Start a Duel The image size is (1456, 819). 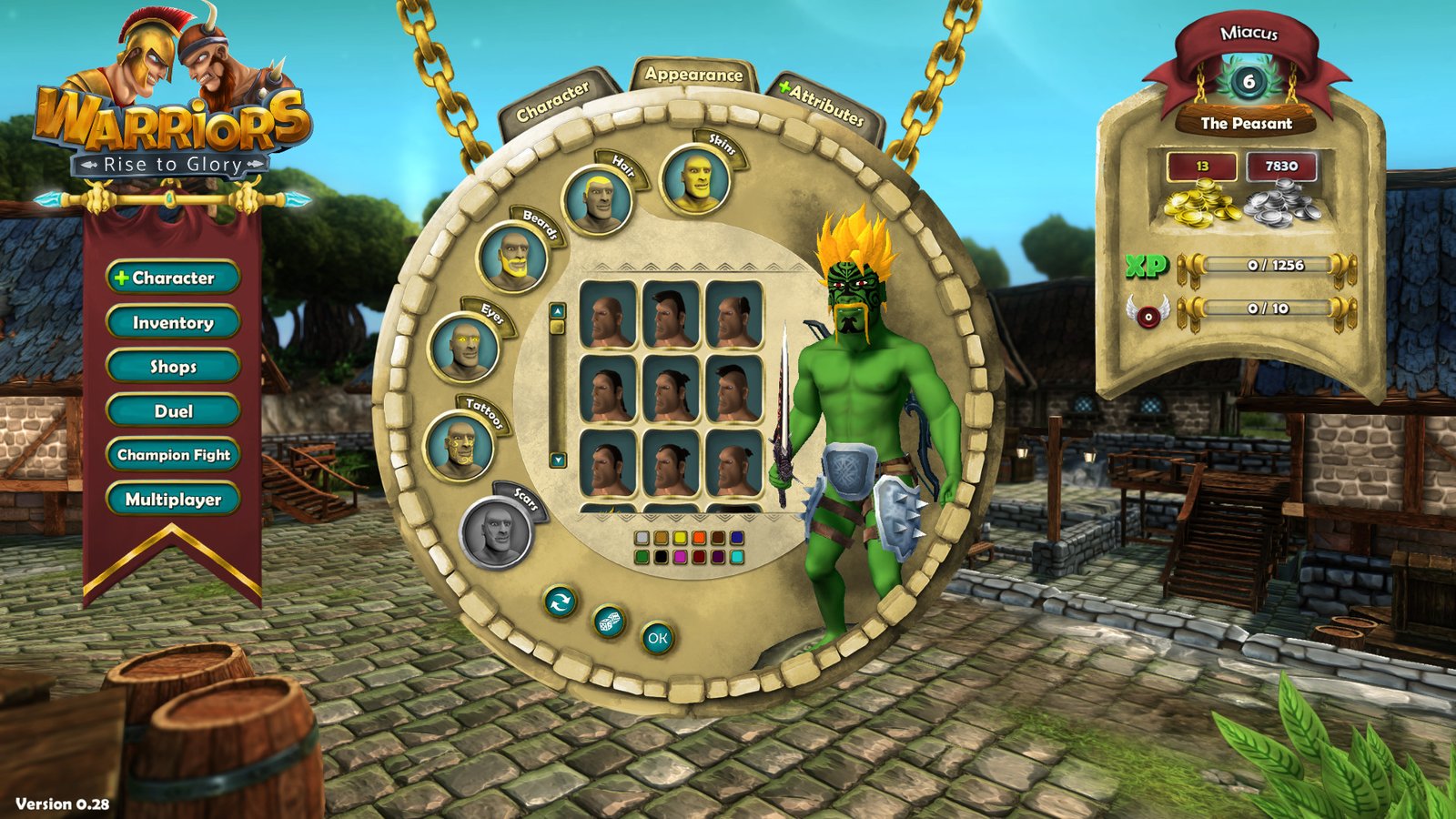coord(173,411)
